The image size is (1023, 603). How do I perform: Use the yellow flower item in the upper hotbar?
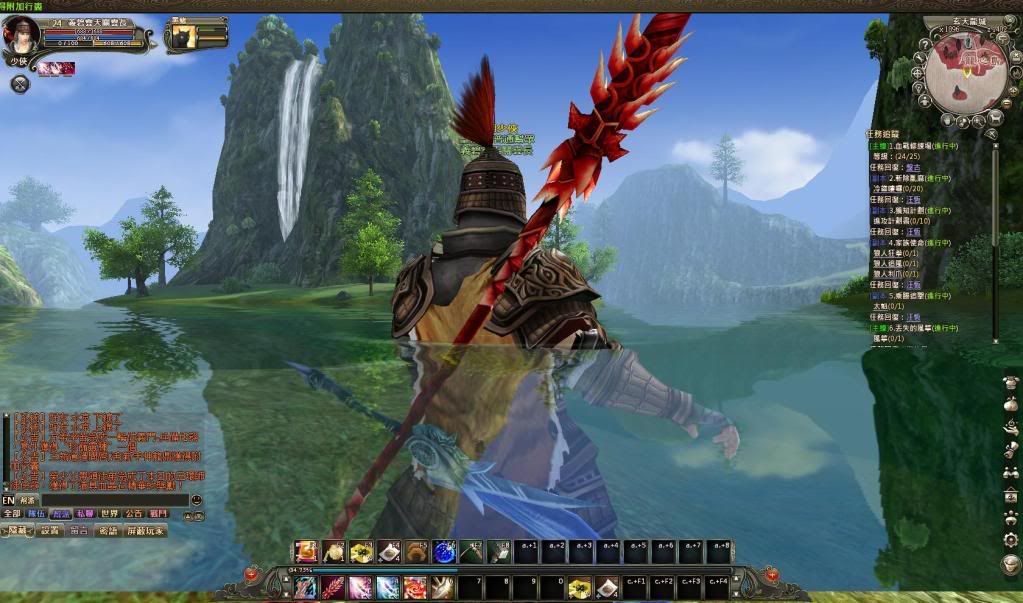point(361,551)
